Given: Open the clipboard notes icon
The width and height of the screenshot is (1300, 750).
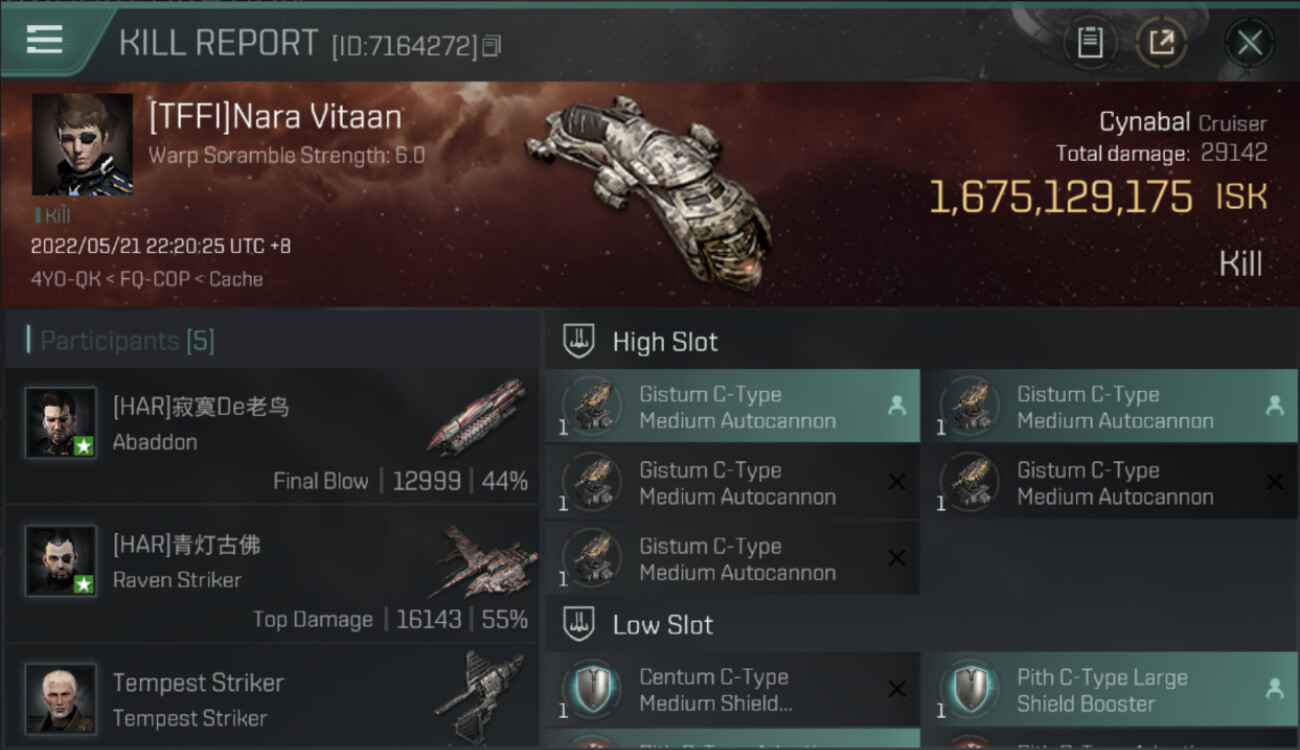Looking at the screenshot, I should (x=1090, y=43).
